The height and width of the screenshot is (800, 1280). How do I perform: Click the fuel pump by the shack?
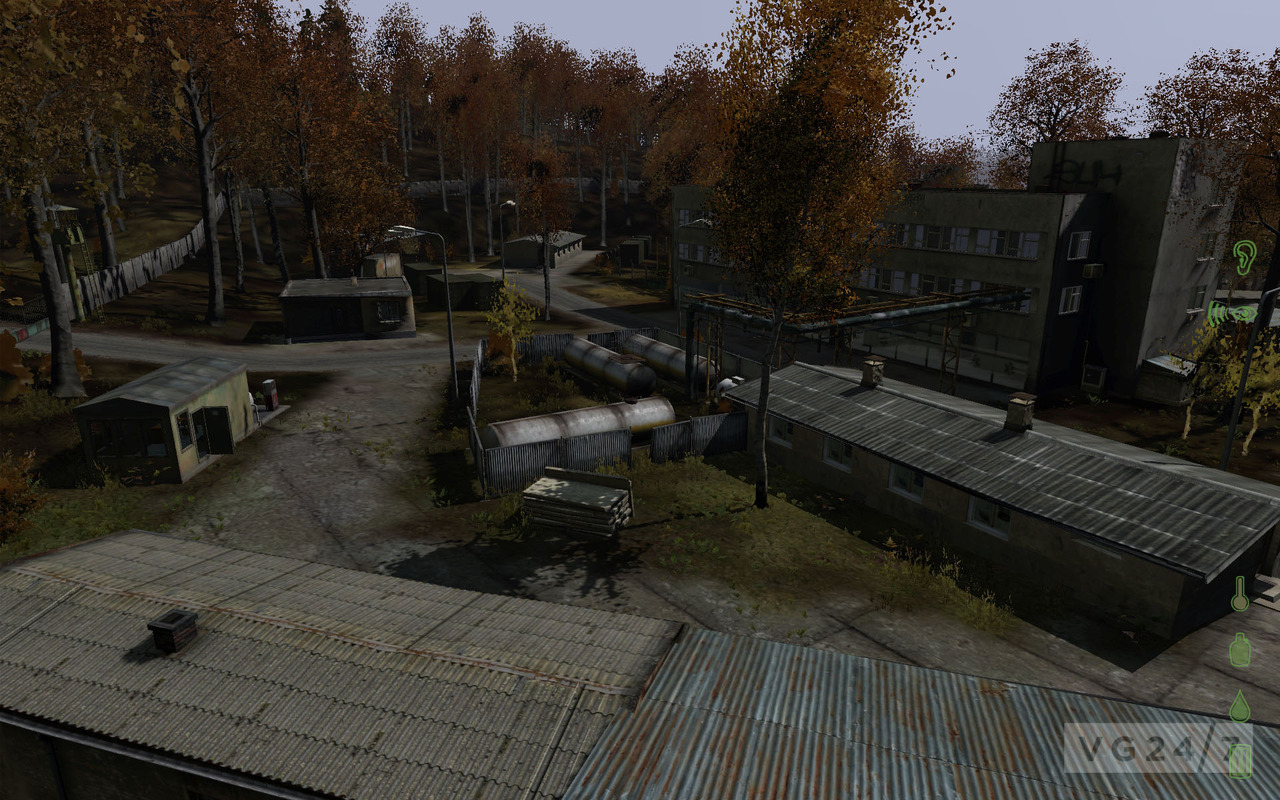pyautogui.click(x=268, y=392)
